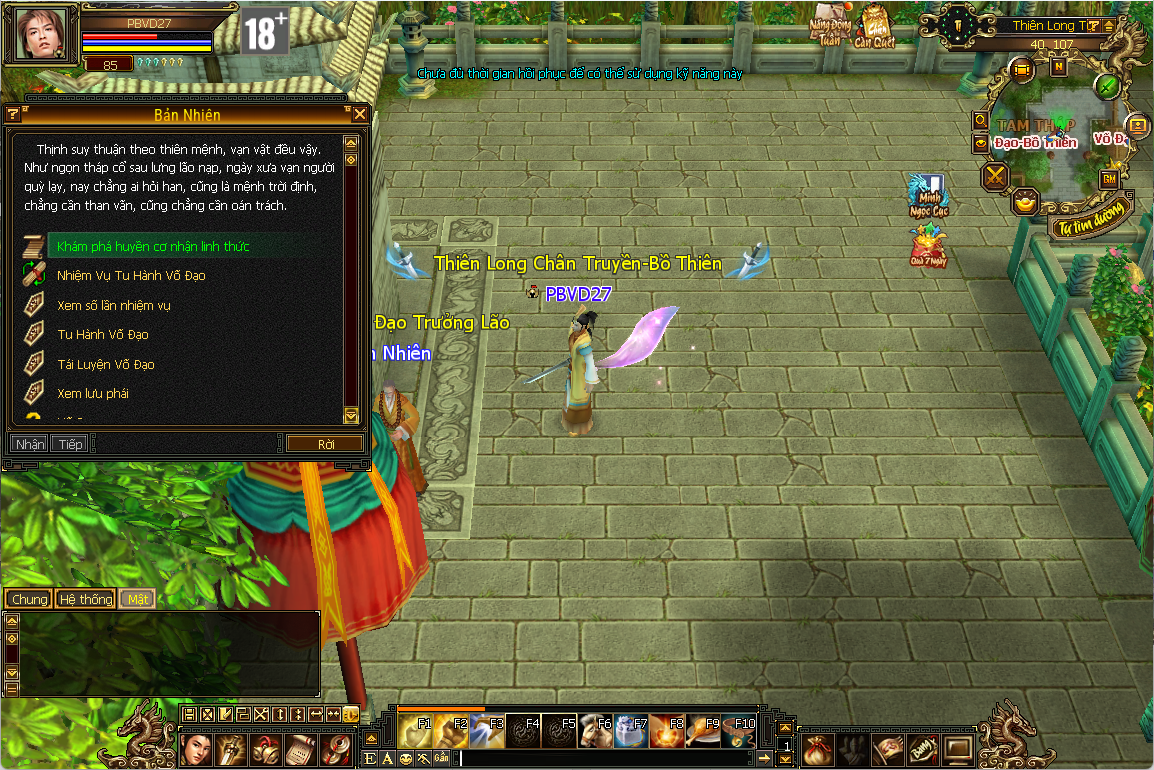The width and height of the screenshot is (1154, 770).
Task: Open the "Mật" private chat tab
Action: tap(137, 599)
